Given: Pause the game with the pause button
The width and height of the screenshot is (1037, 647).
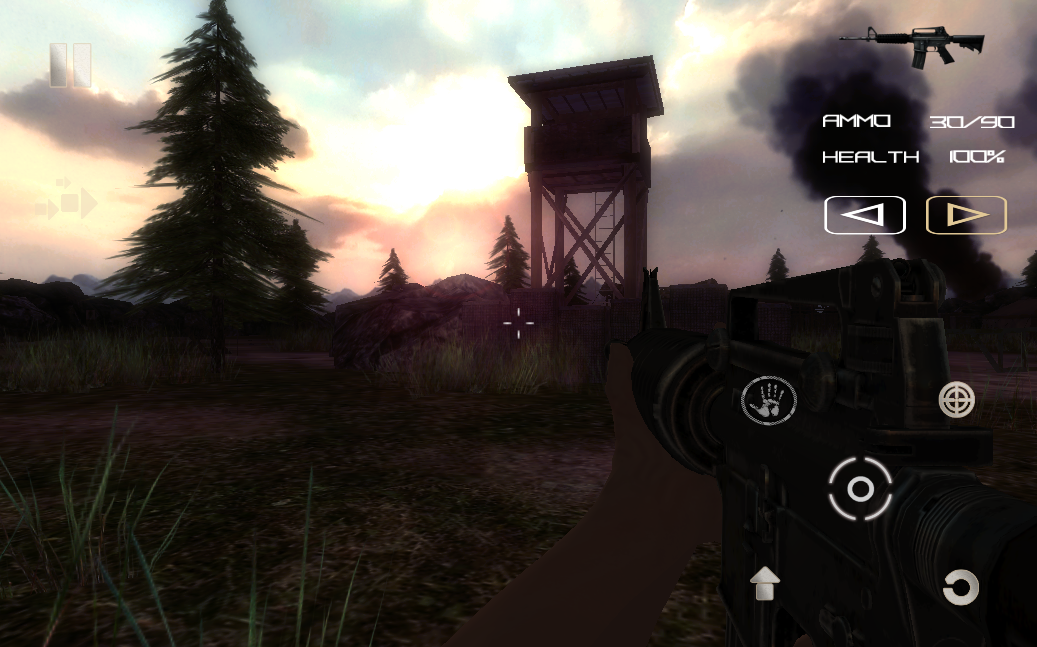Looking at the screenshot, I should 70,65.
